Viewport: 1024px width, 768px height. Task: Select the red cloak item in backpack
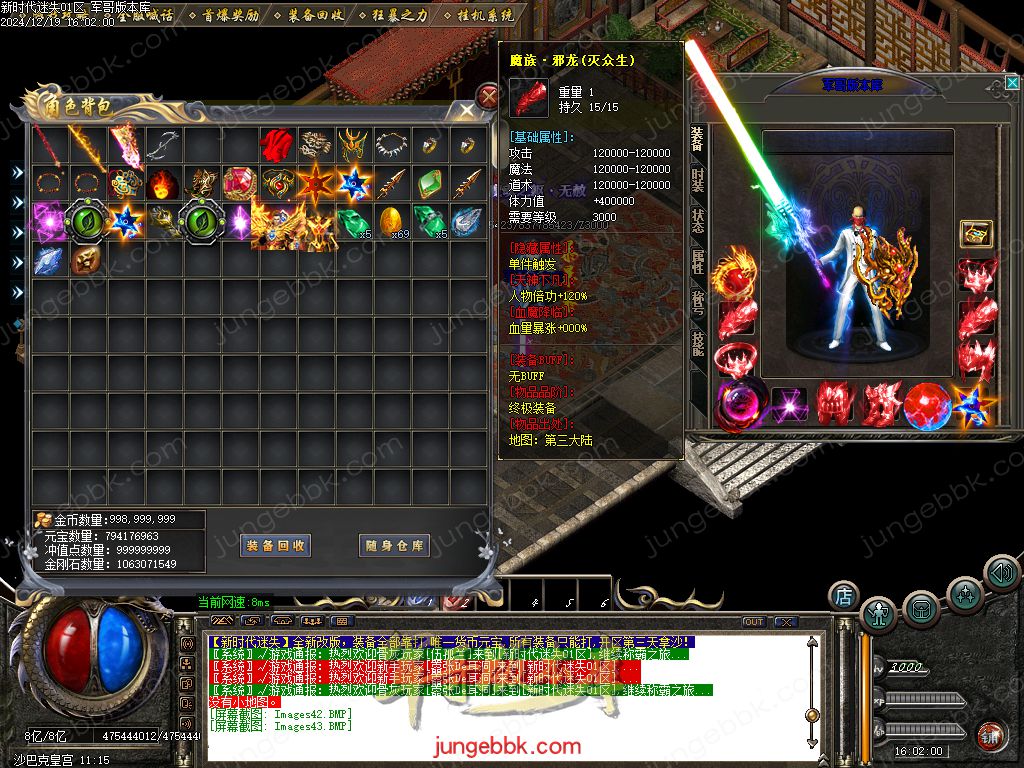[x=276, y=146]
